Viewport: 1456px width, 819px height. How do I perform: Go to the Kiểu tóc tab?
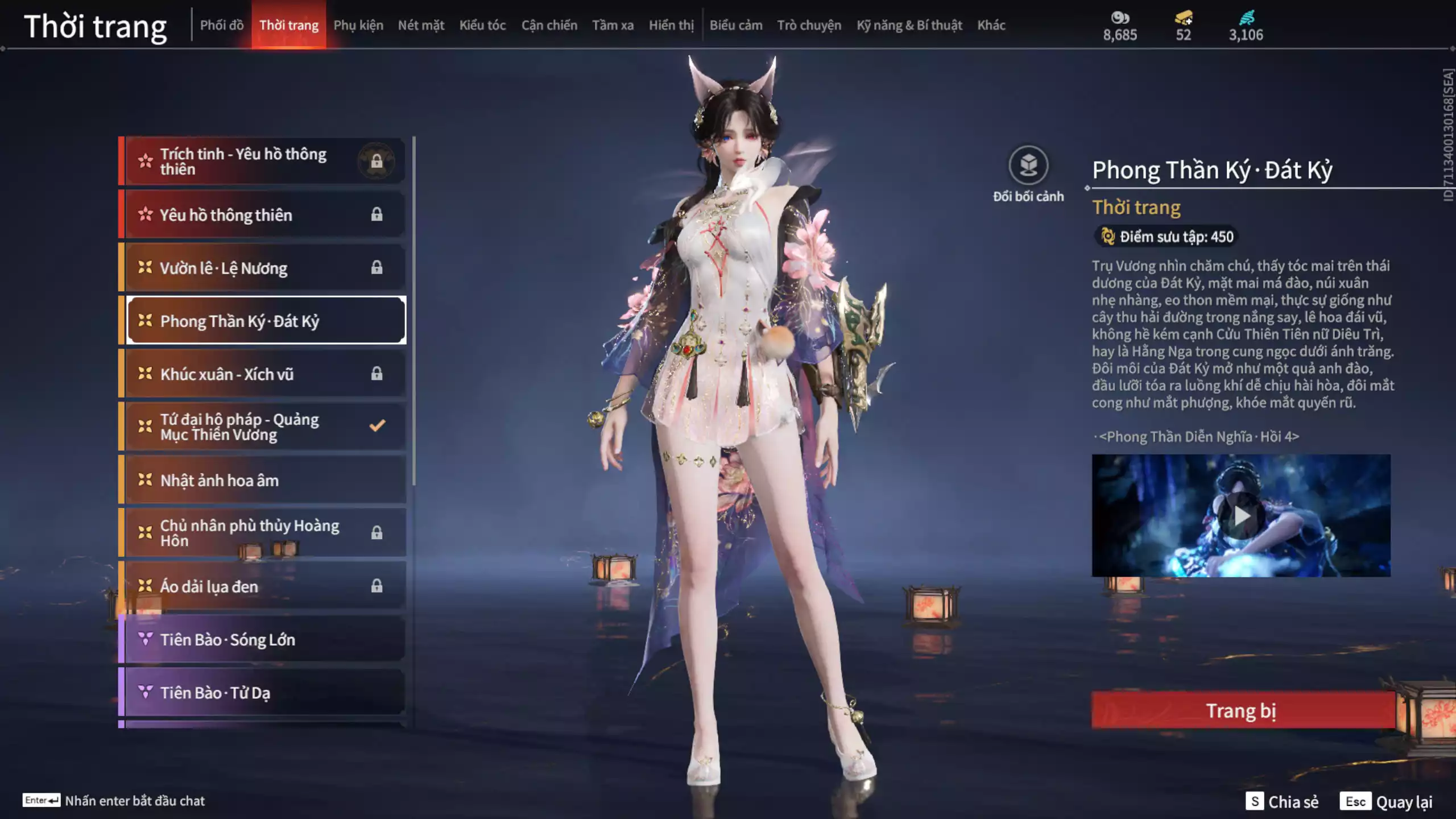(x=482, y=25)
